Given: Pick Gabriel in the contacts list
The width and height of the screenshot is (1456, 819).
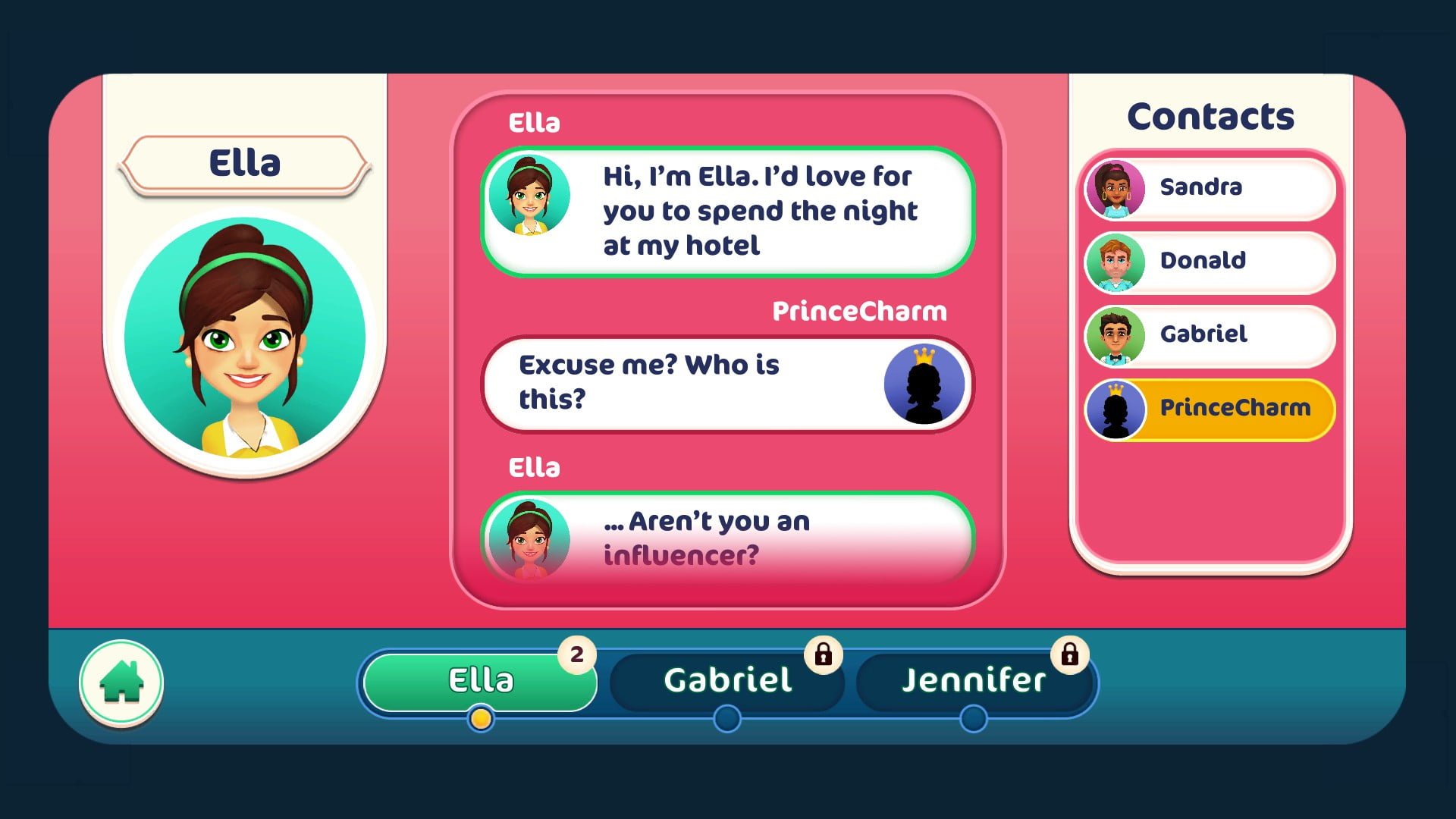Looking at the screenshot, I should pos(1210,334).
